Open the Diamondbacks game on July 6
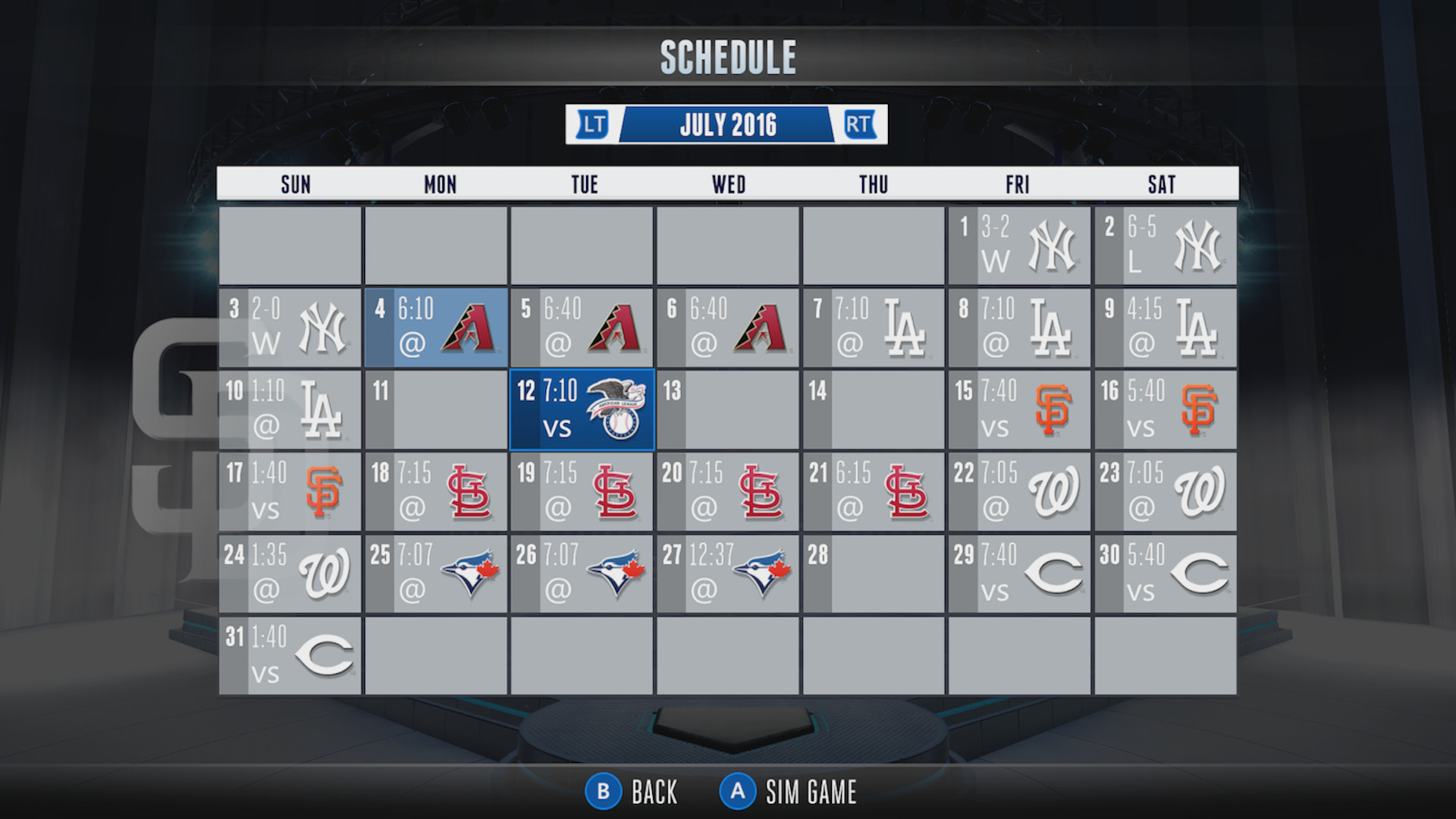 (x=728, y=328)
